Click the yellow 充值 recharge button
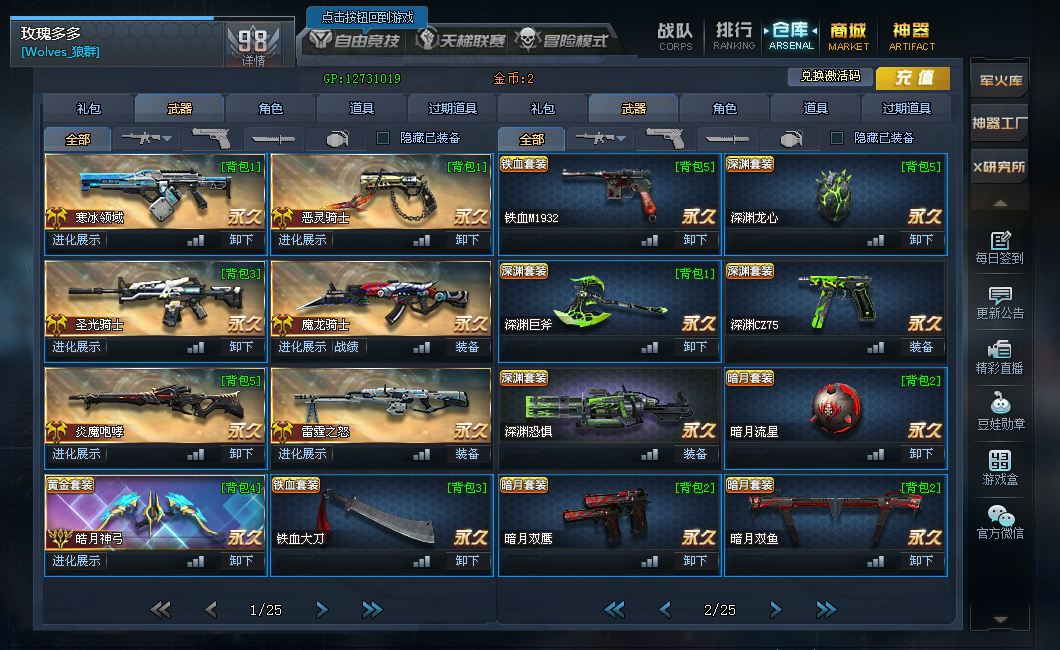The height and width of the screenshot is (650, 1060). click(x=913, y=78)
